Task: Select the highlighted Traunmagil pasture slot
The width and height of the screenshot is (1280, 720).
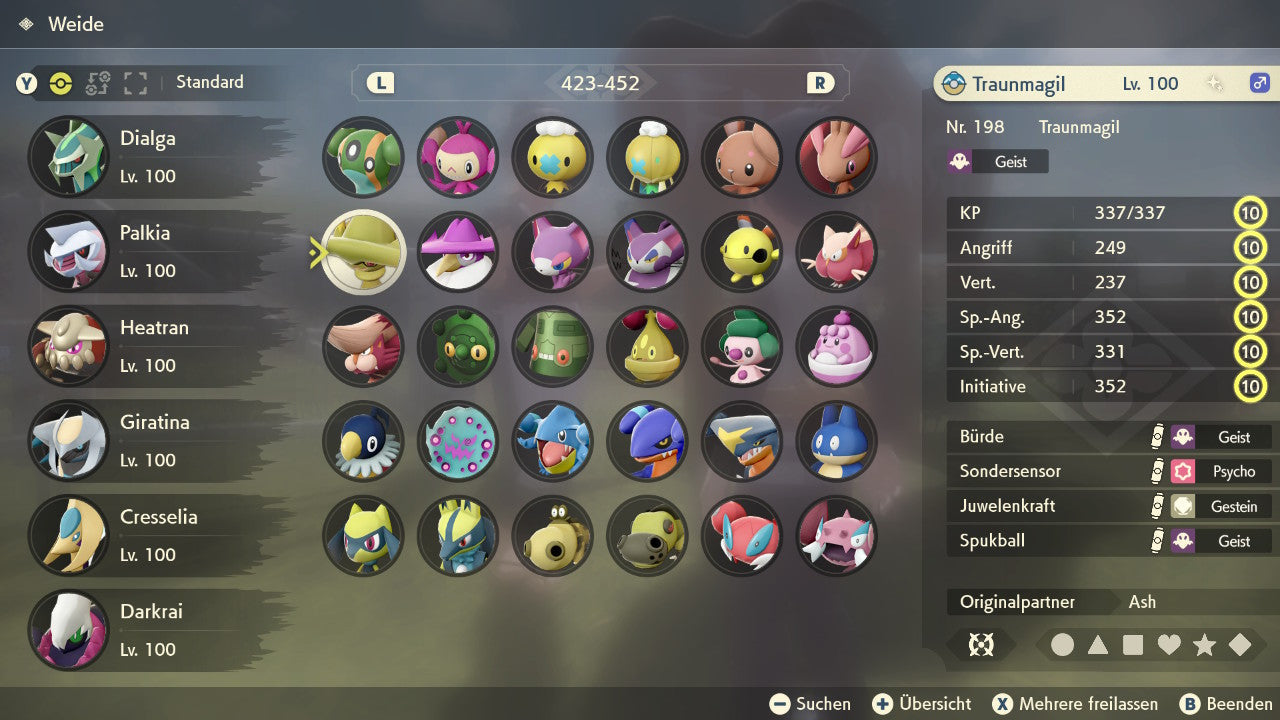Action: click(x=364, y=252)
